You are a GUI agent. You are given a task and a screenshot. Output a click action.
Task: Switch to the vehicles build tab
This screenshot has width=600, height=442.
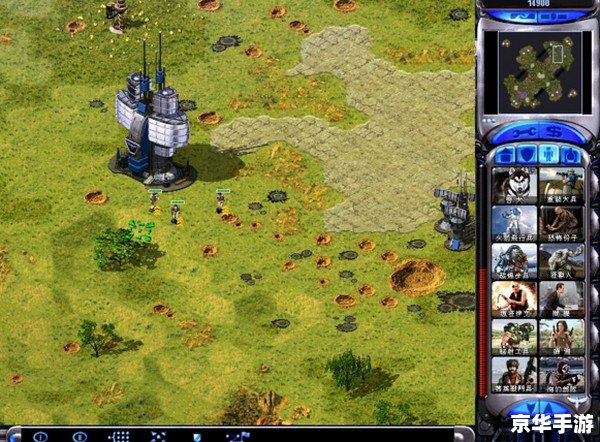(x=571, y=155)
